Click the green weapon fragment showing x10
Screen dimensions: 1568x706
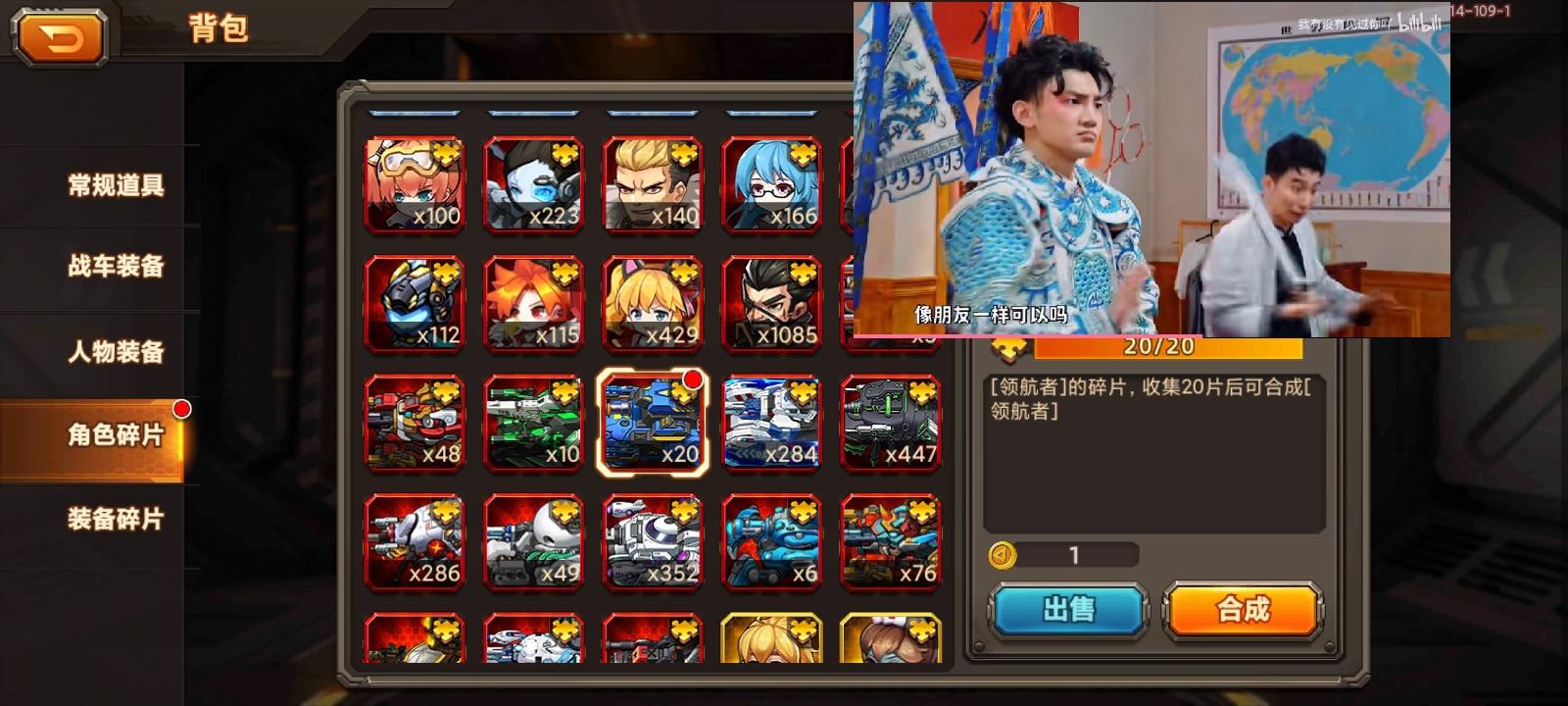pyautogui.click(x=533, y=422)
